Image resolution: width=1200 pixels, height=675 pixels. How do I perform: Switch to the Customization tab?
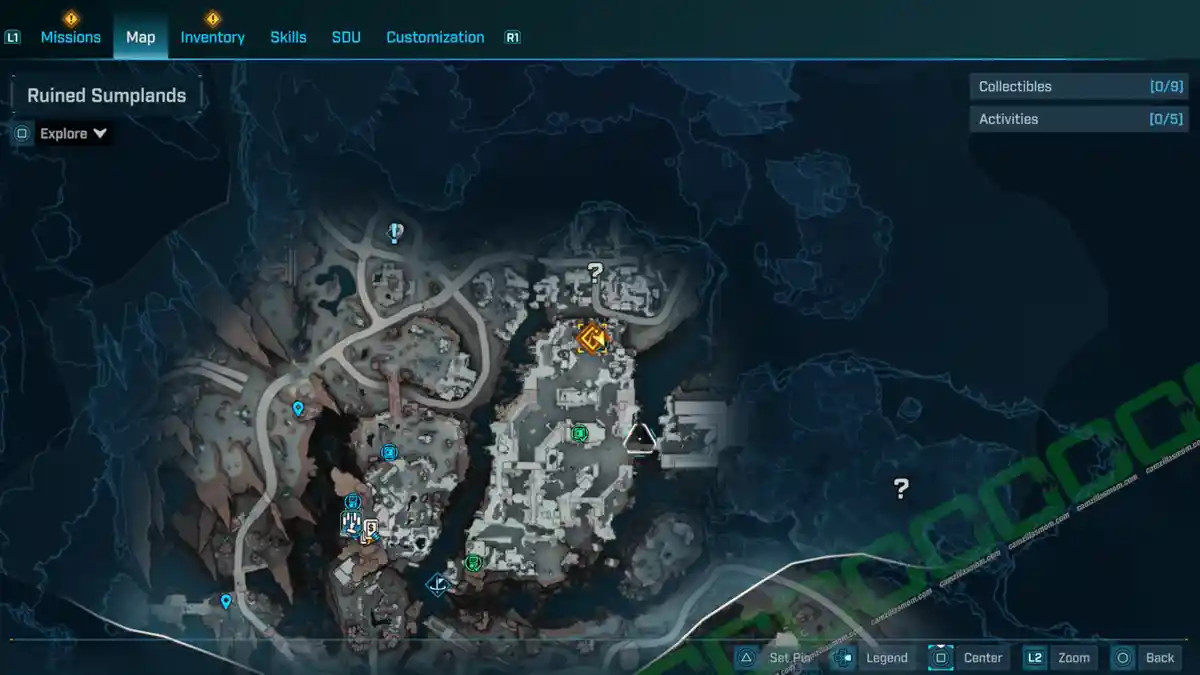435,37
